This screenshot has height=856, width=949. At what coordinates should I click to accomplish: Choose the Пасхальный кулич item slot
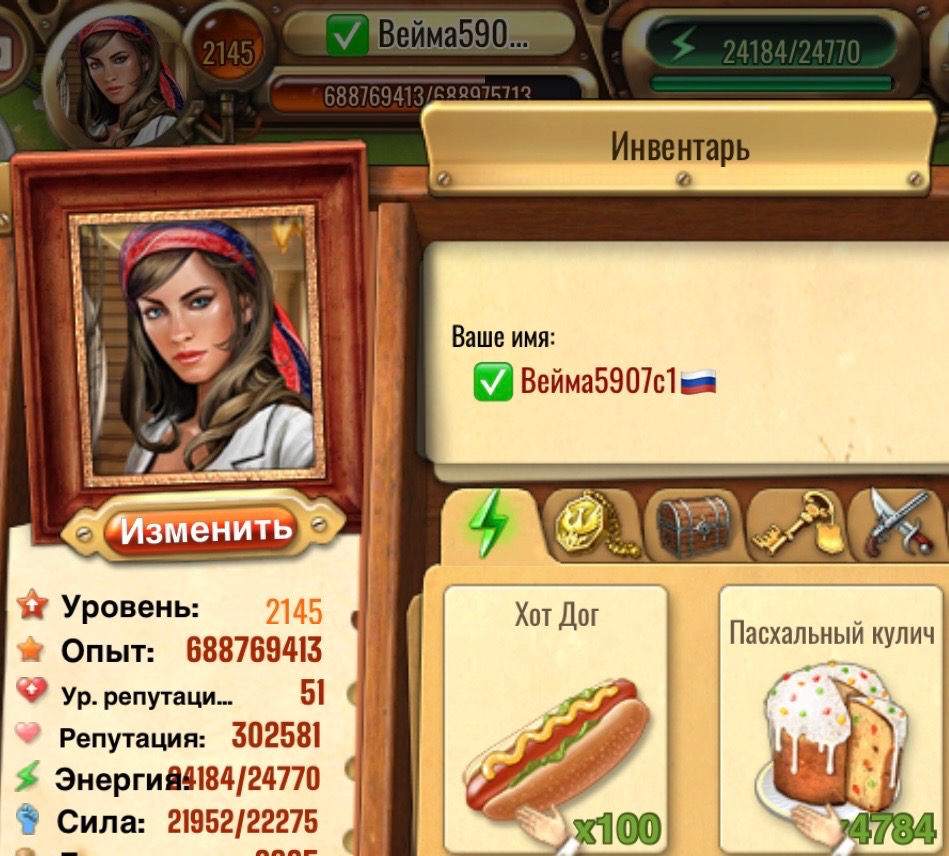832,717
